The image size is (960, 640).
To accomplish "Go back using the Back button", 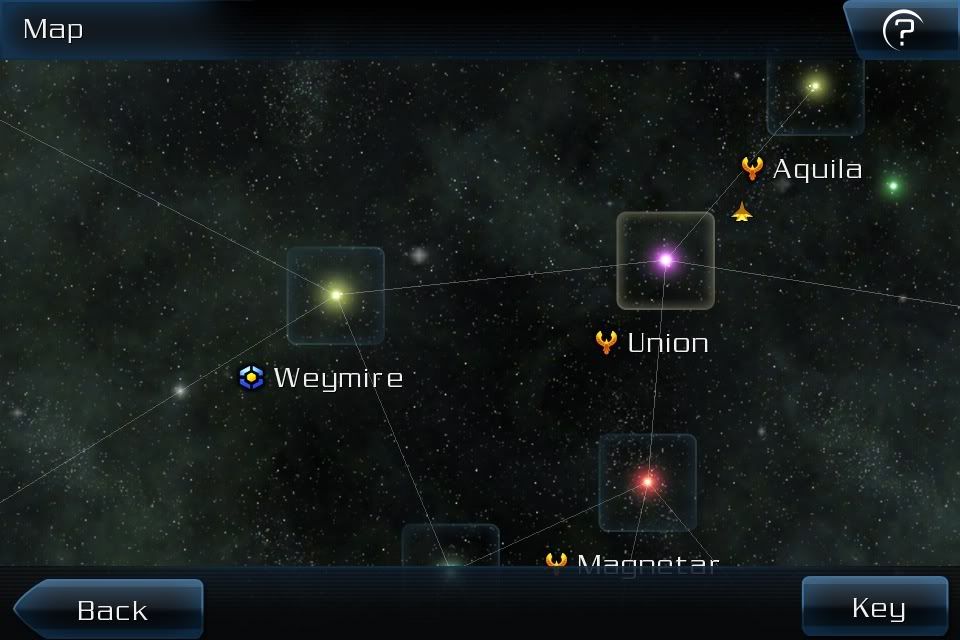I will pos(110,609).
